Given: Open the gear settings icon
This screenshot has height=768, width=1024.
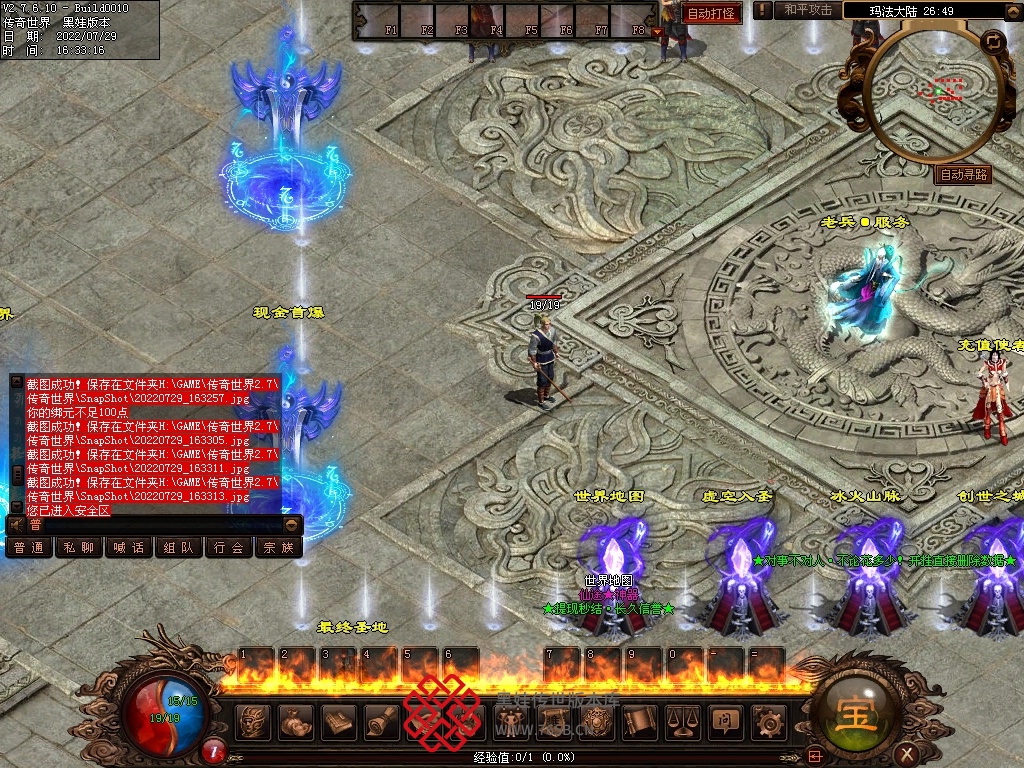Looking at the screenshot, I should (768, 721).
